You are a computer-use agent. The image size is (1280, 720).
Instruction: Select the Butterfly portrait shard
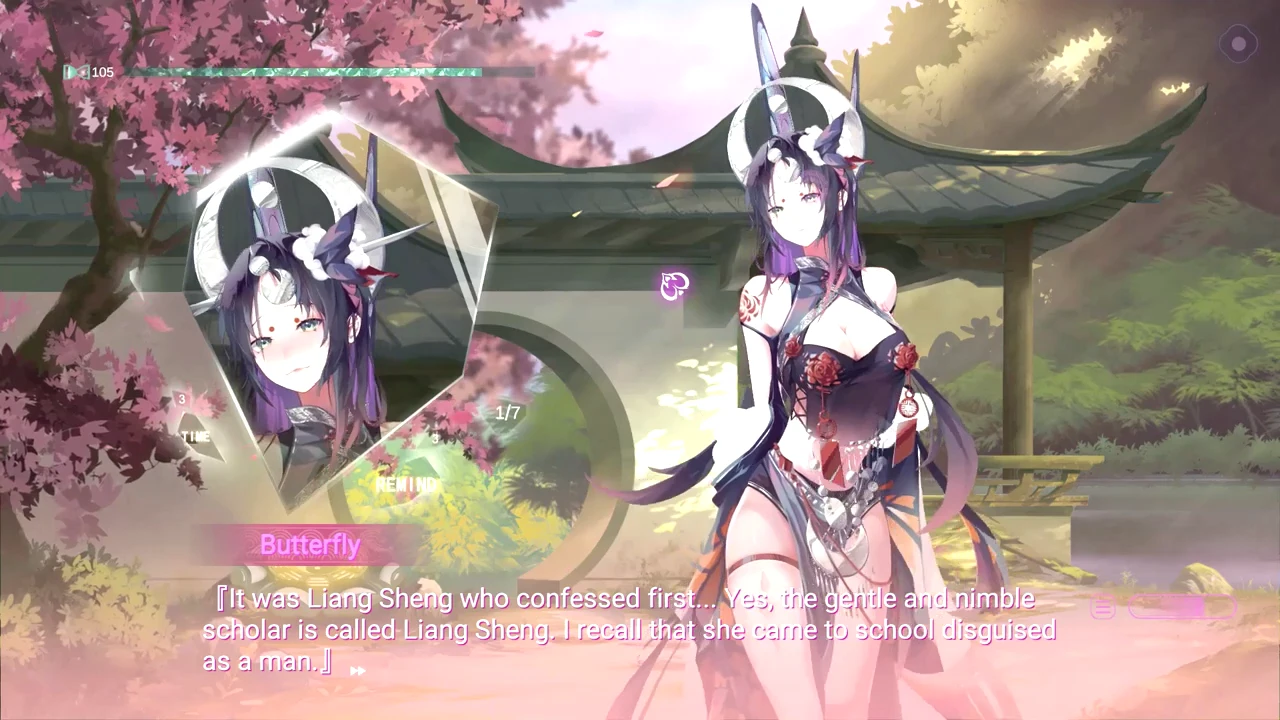tap(330, 310)
